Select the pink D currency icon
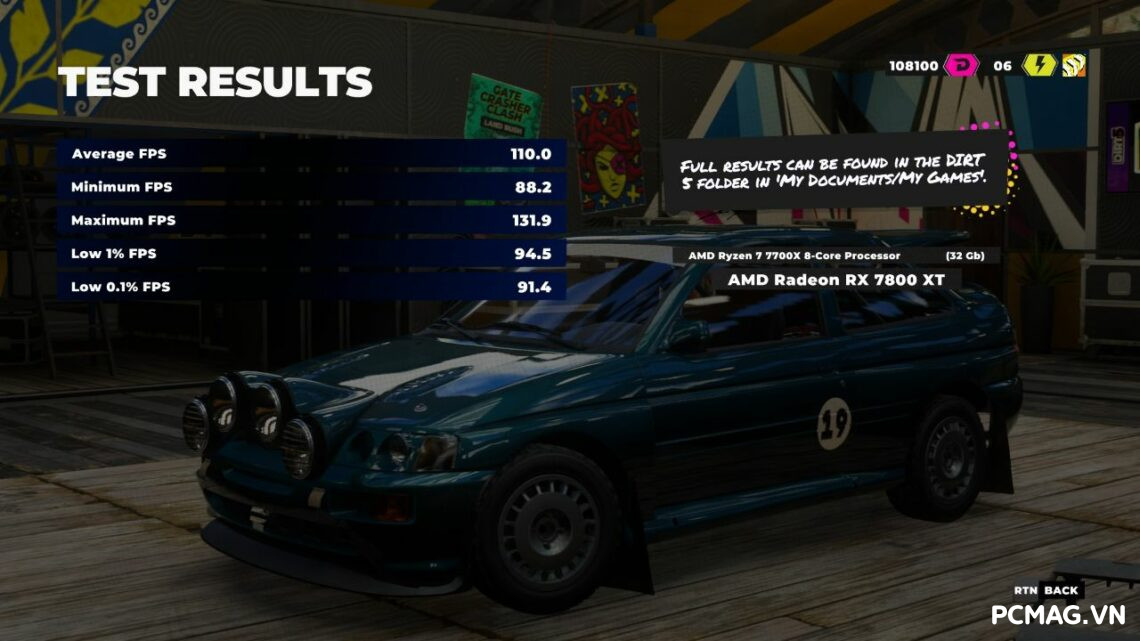The height and width of the screenshot is (641, 1140). [960, 66]
